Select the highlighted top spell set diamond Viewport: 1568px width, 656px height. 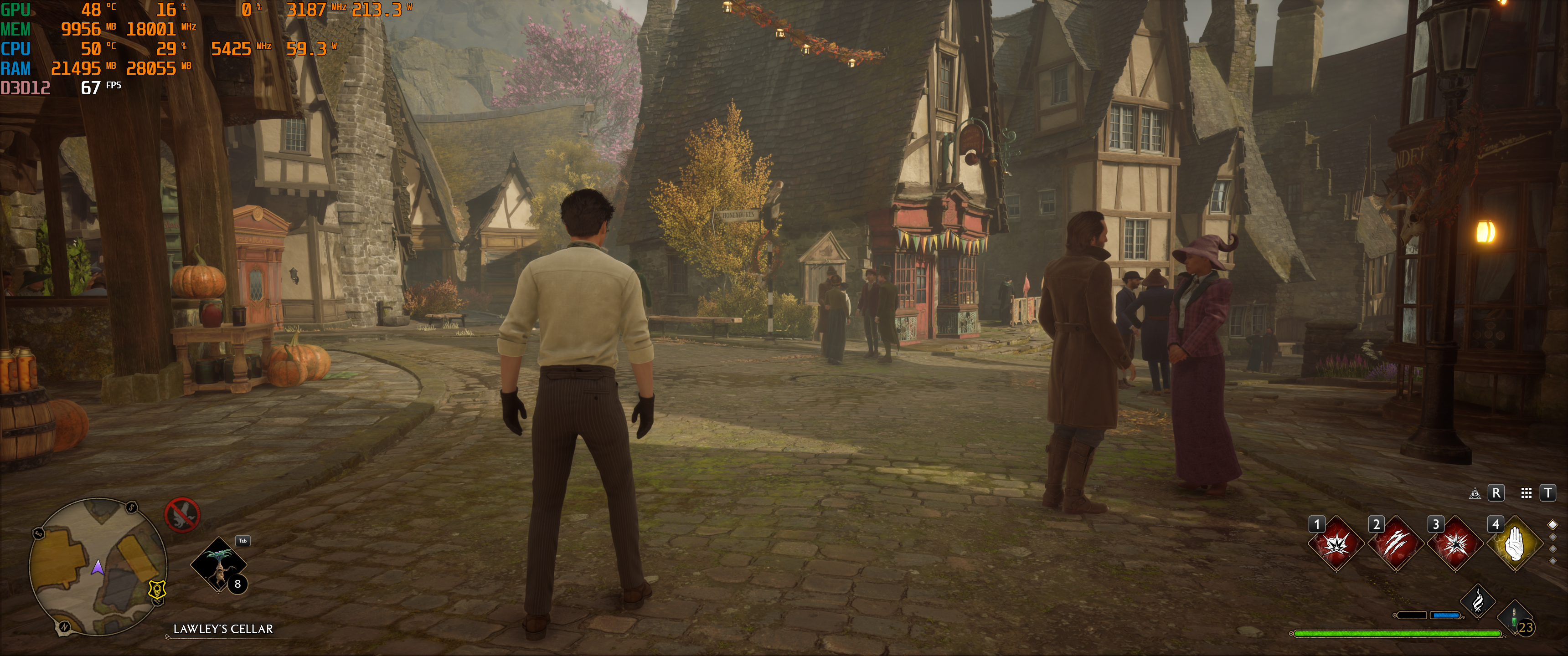(1553, 524)
